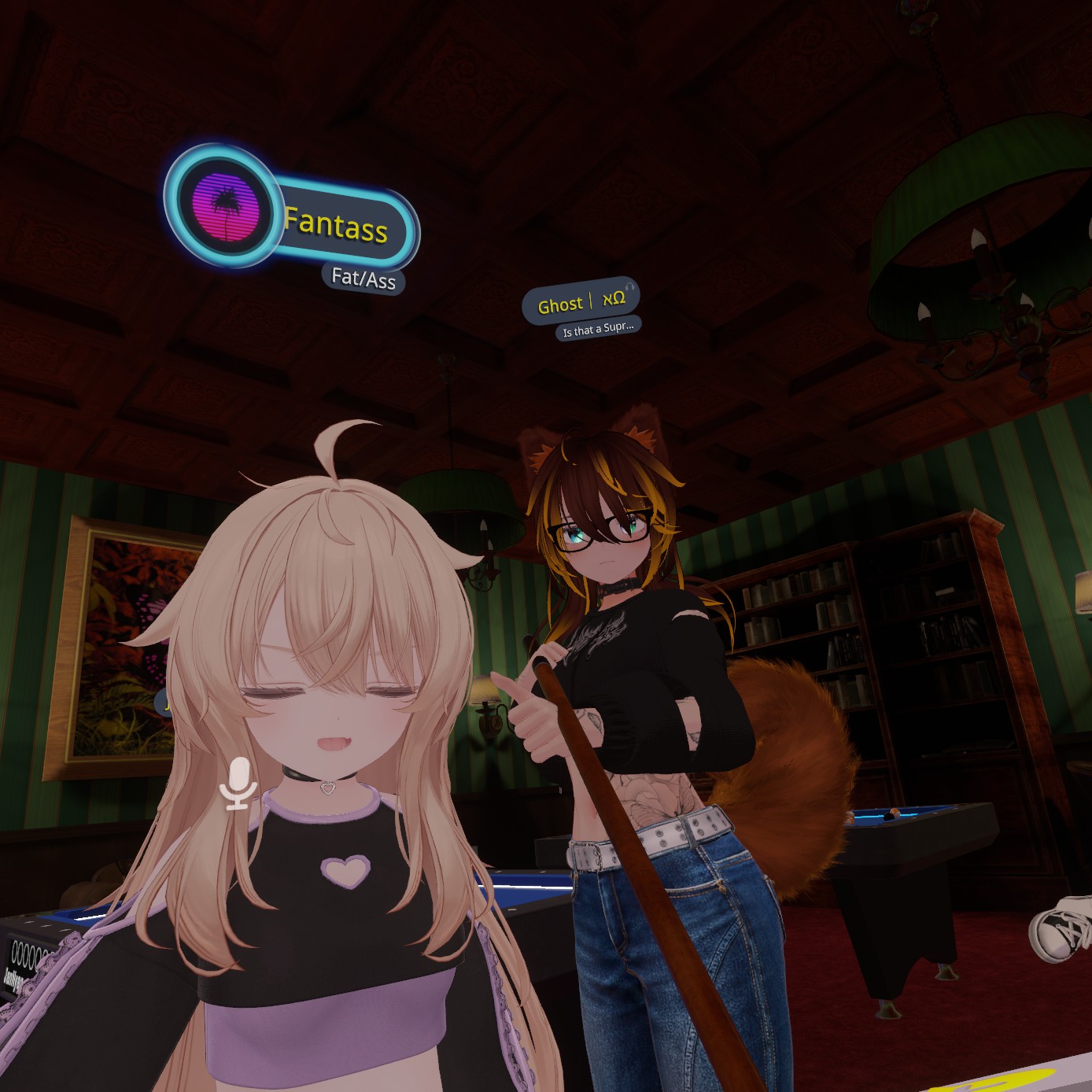Select the Fantass player nameplate
The height and width of the screenshot is (1092, 1092).
(x=337, y=226)
